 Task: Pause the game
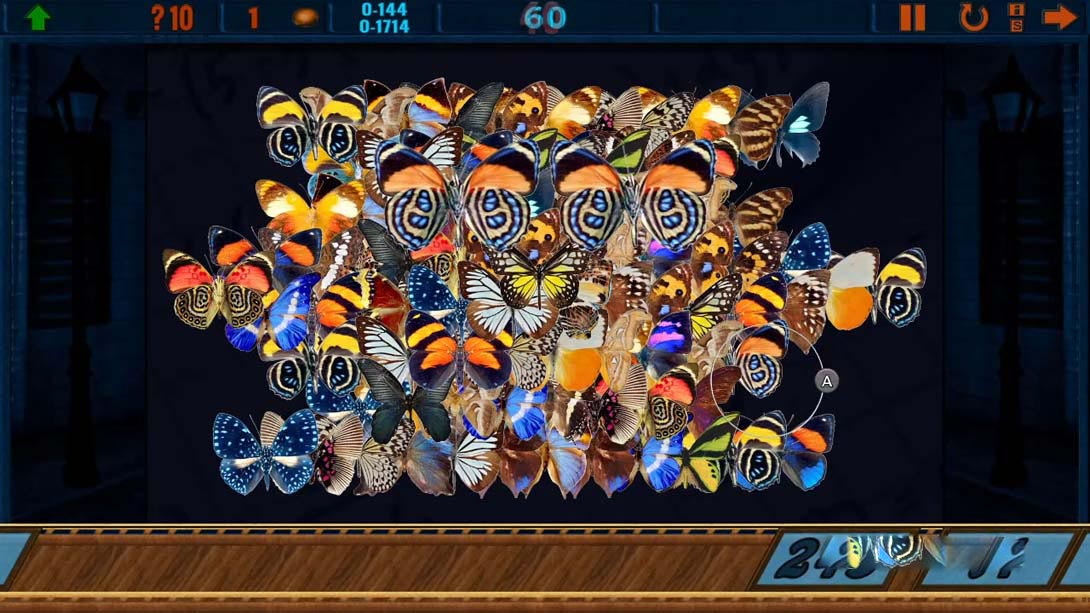click(x=912, y=17)
